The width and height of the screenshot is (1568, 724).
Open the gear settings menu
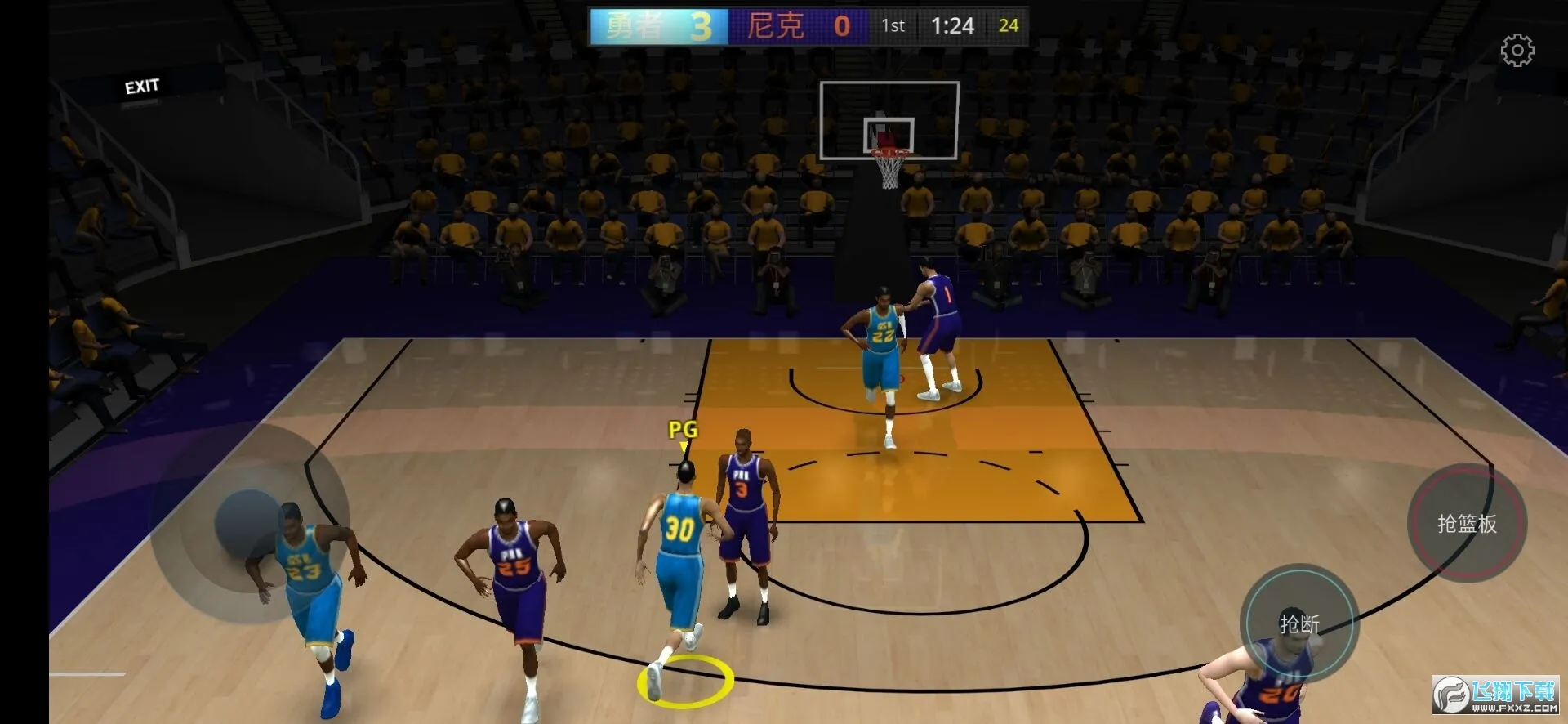point(1517,51)
